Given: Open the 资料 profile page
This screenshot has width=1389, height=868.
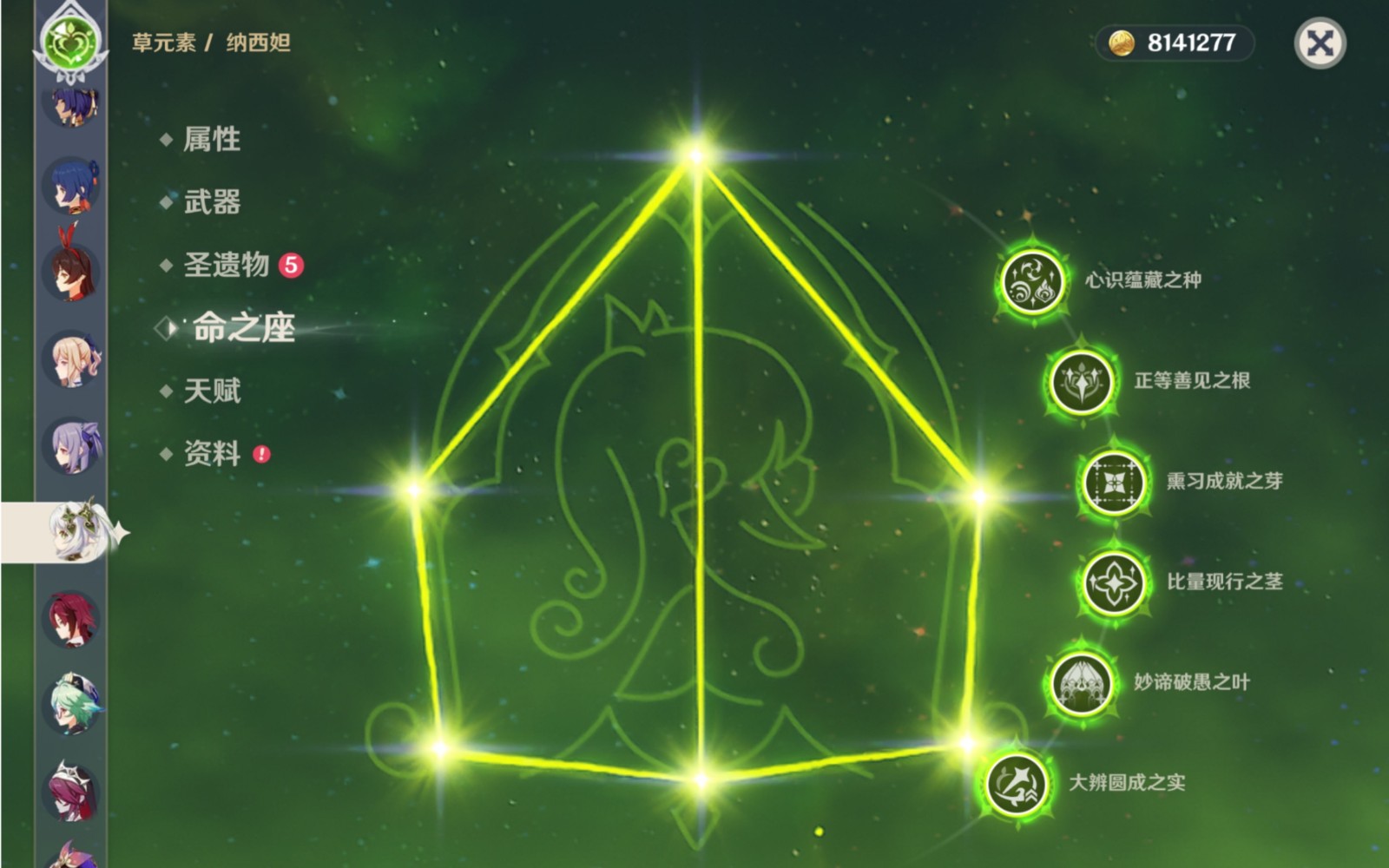Looking at the screenshot, I should point(212,453).
